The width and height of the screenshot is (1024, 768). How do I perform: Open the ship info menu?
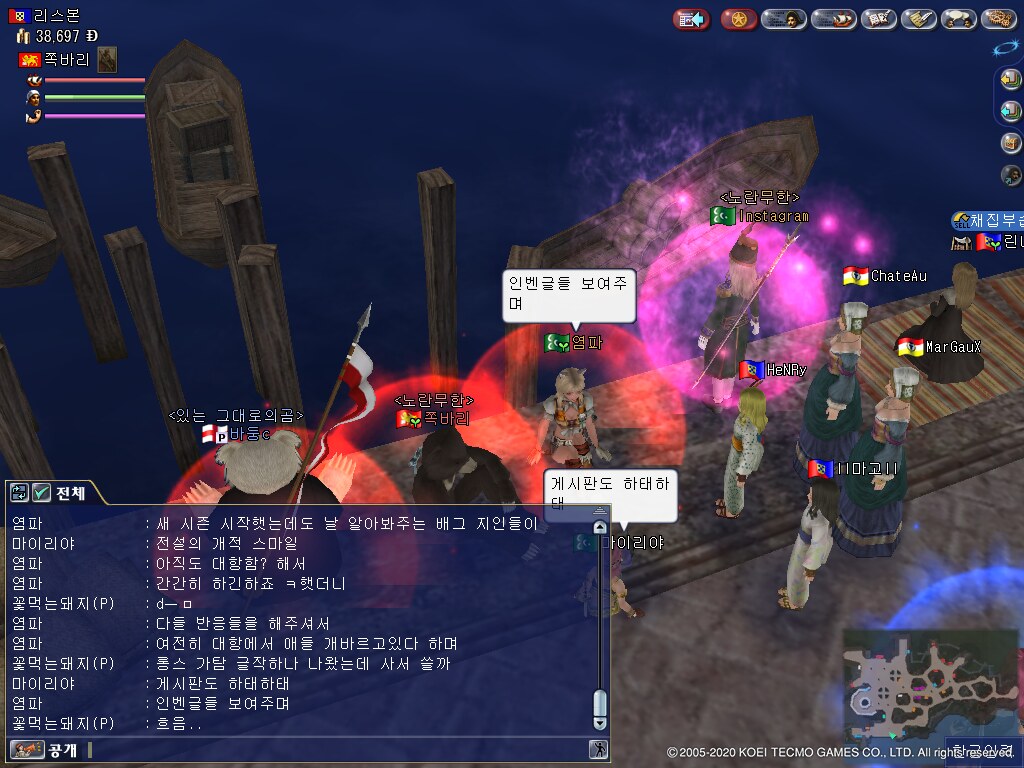click(833, 19)
